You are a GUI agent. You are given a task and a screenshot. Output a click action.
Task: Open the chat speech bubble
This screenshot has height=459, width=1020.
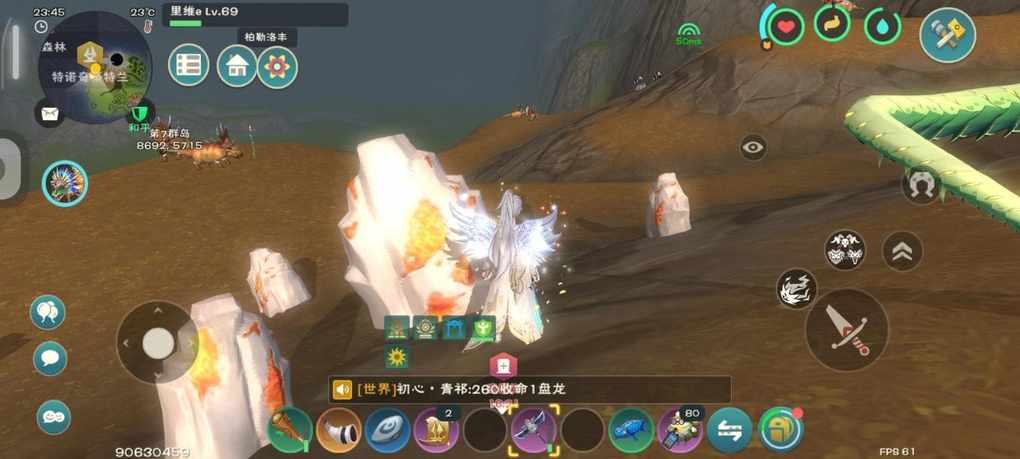pos(49,357)
